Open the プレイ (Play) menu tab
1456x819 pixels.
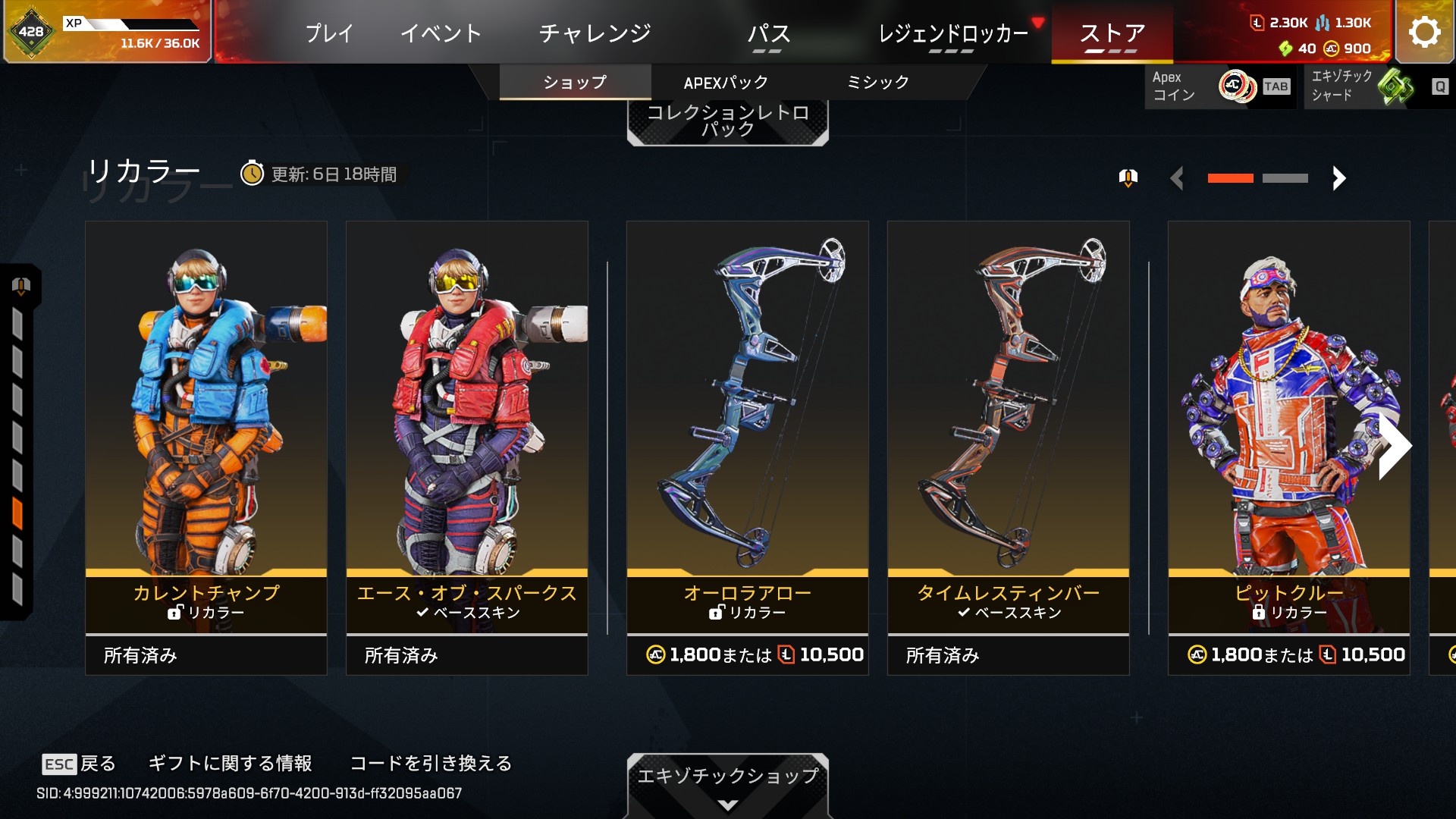point(329,33)
